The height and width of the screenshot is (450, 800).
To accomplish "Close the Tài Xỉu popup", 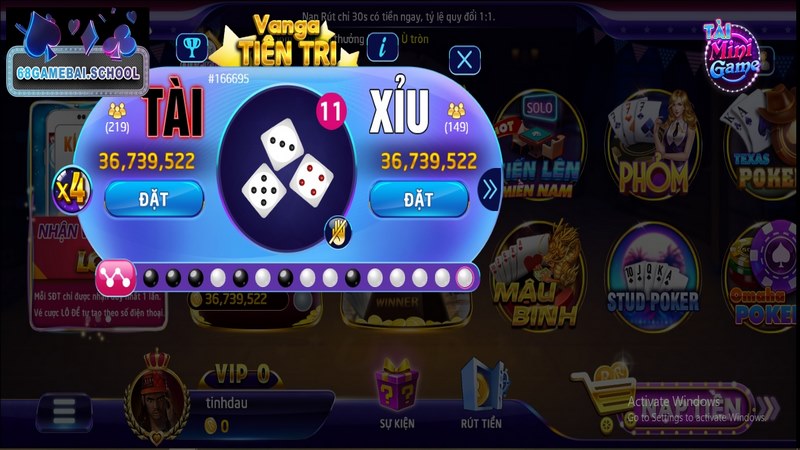I will click(x=463, y=60).
